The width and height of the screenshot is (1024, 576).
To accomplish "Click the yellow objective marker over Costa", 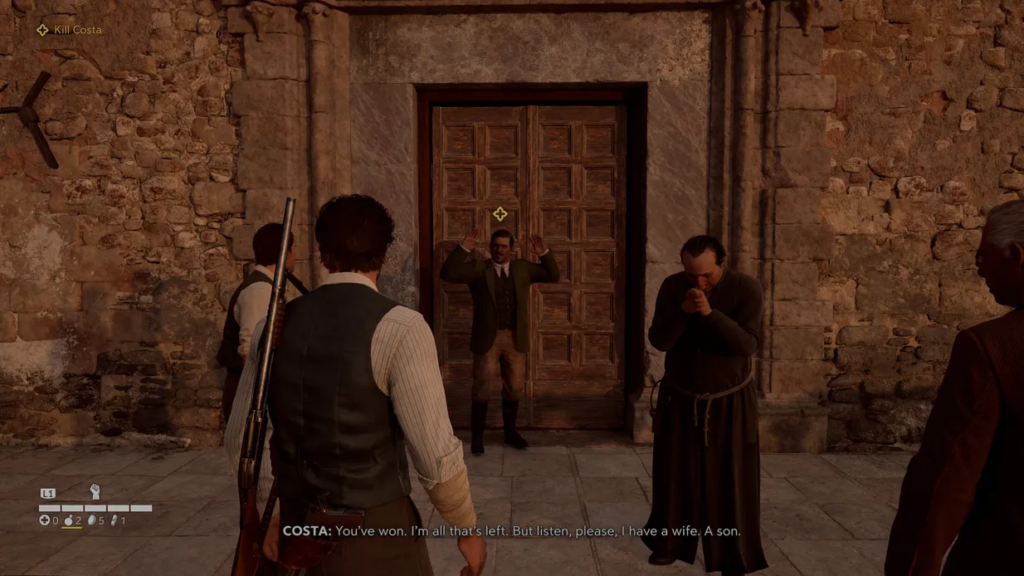I will [x=500, y=213].
